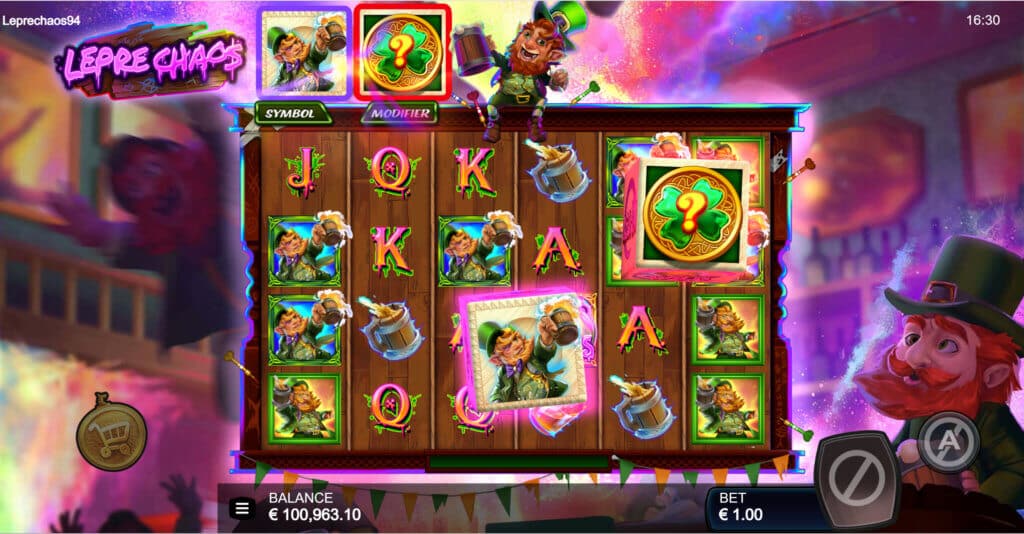
Task: Select the Modifier label
Action: tap(399, 113)
